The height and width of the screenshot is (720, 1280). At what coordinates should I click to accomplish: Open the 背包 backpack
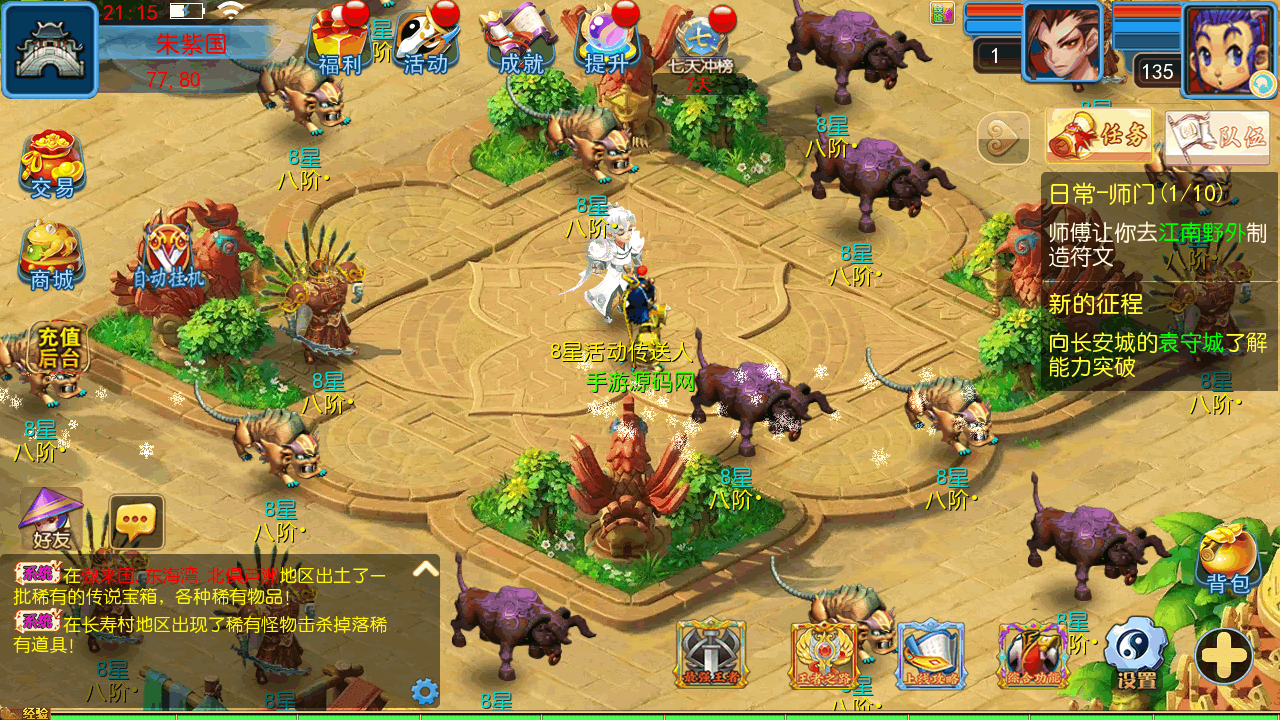(x=1228, y=558)
